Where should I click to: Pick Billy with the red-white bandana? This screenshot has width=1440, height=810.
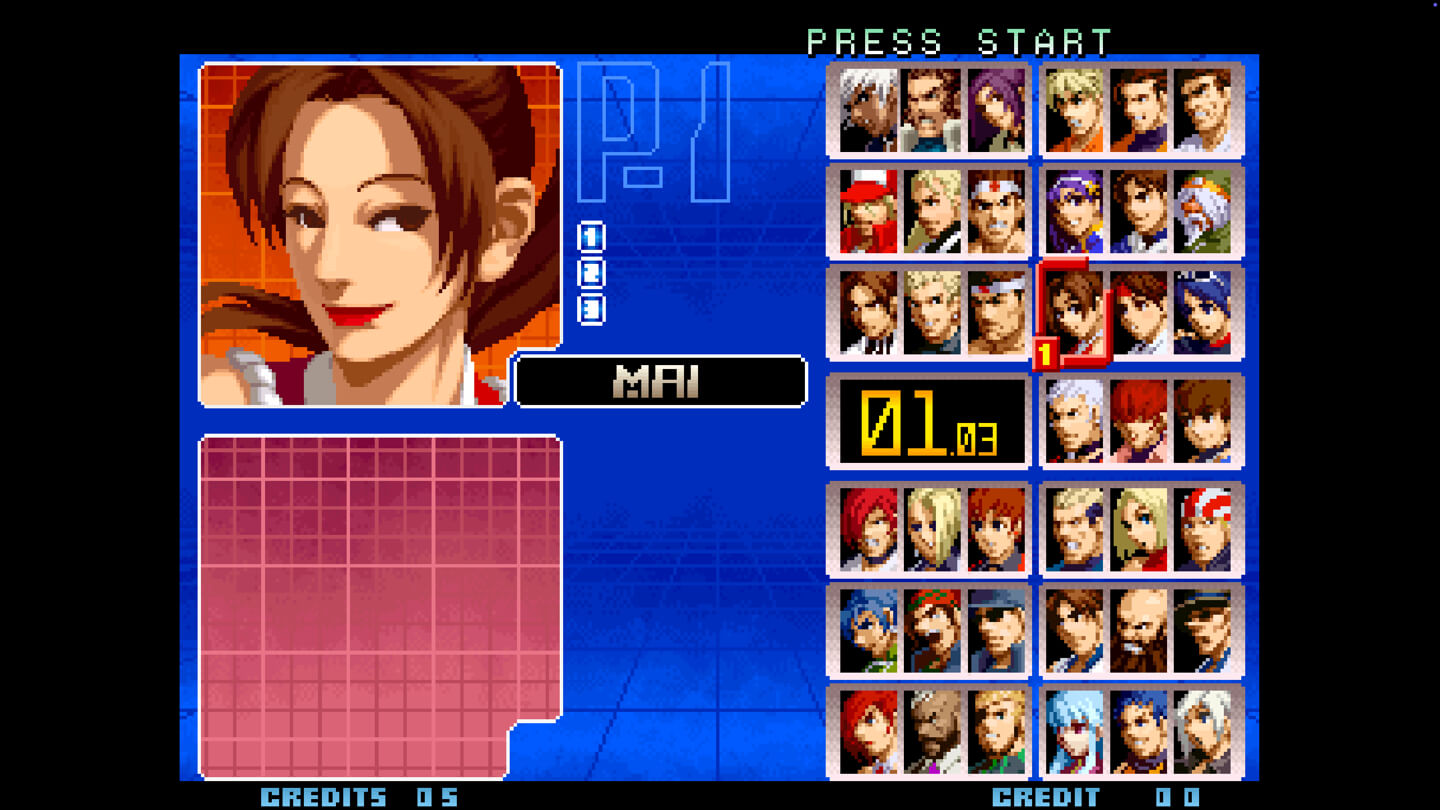click(1205, 529)
